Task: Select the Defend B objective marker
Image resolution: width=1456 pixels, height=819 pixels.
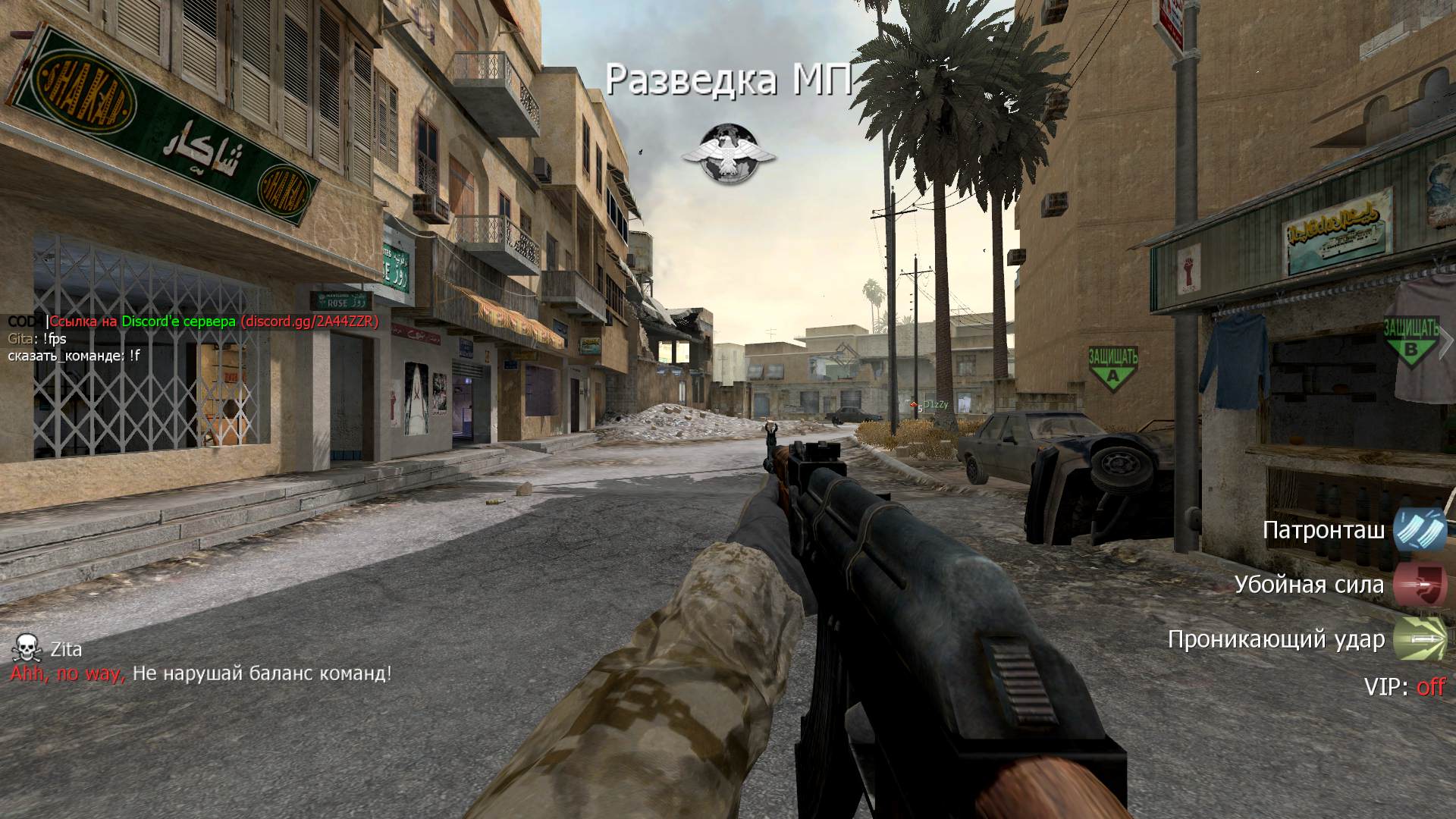Action: 1411,343
